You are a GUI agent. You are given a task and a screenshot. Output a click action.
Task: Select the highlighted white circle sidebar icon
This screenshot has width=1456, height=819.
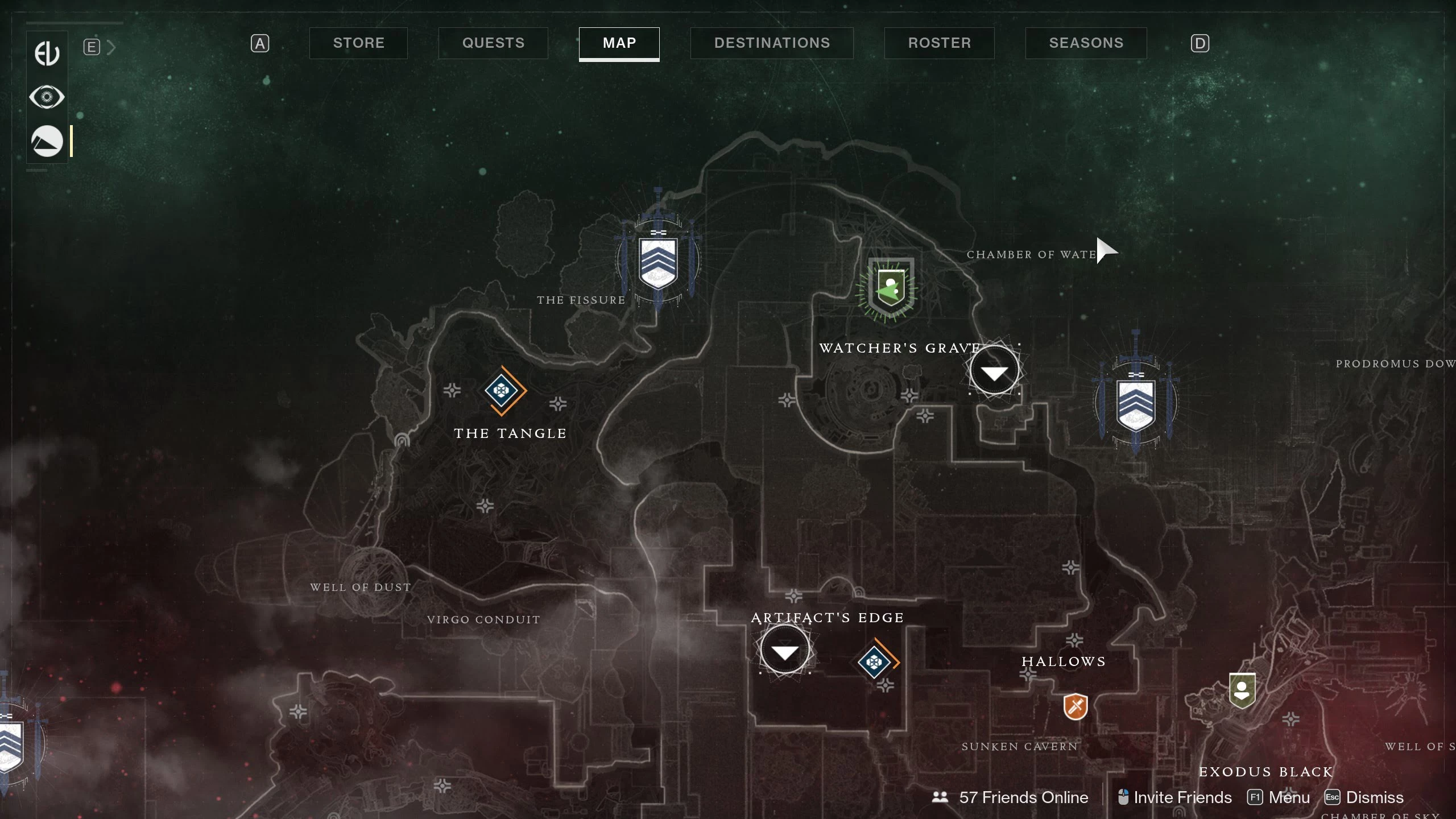pos(47,141)
